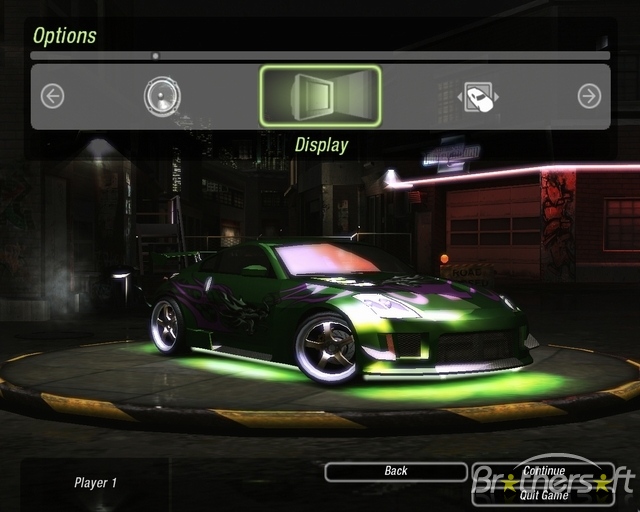Choose Quit Game
640x512 pixels.
(x=543, y=494)
